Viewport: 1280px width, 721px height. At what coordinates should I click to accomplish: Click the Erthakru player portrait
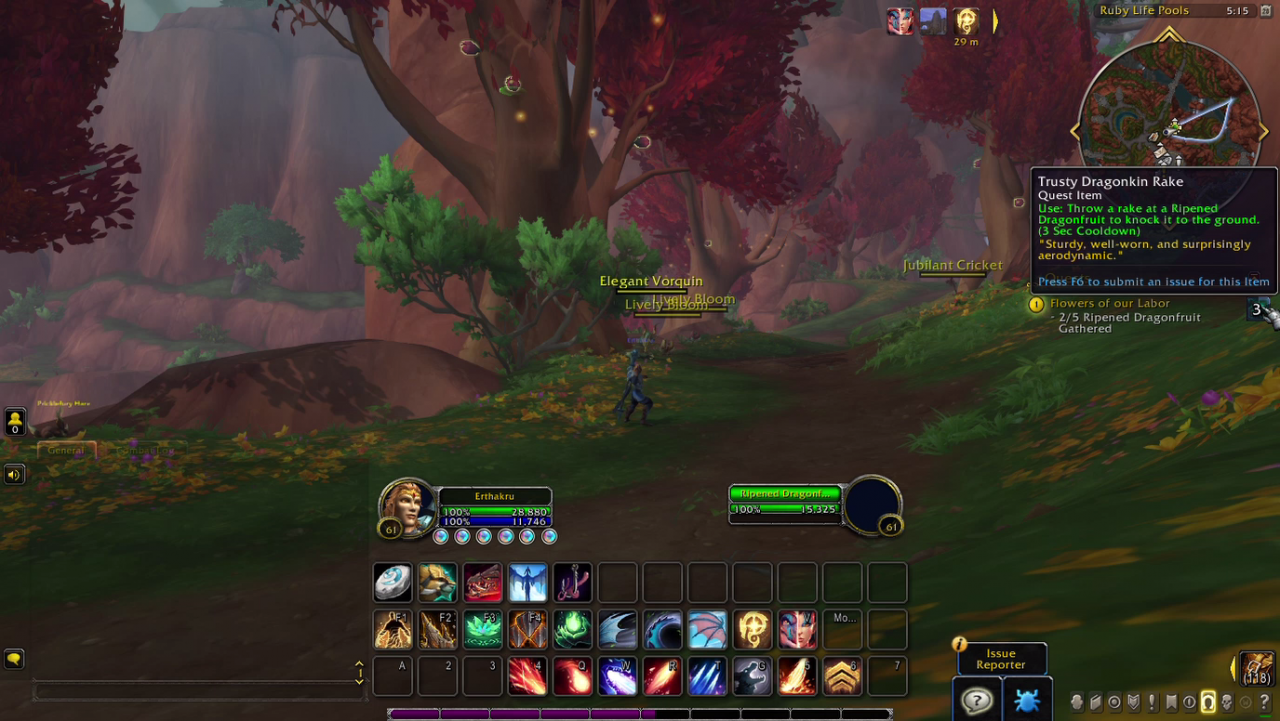[x=408, y=507]
